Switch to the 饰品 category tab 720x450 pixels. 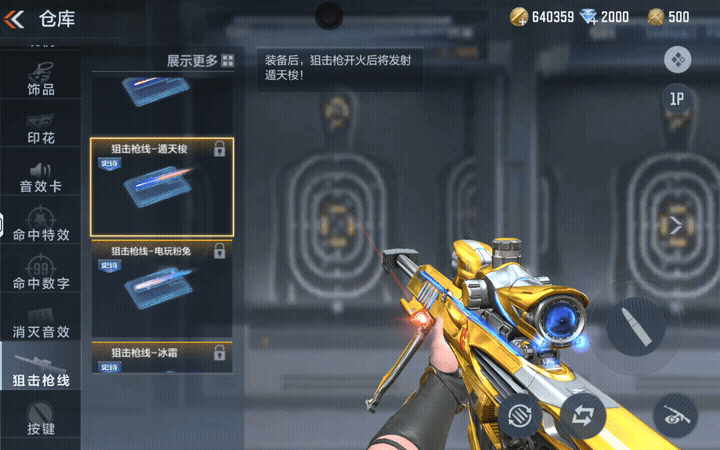pyautogui.click(x=40, y=78)
